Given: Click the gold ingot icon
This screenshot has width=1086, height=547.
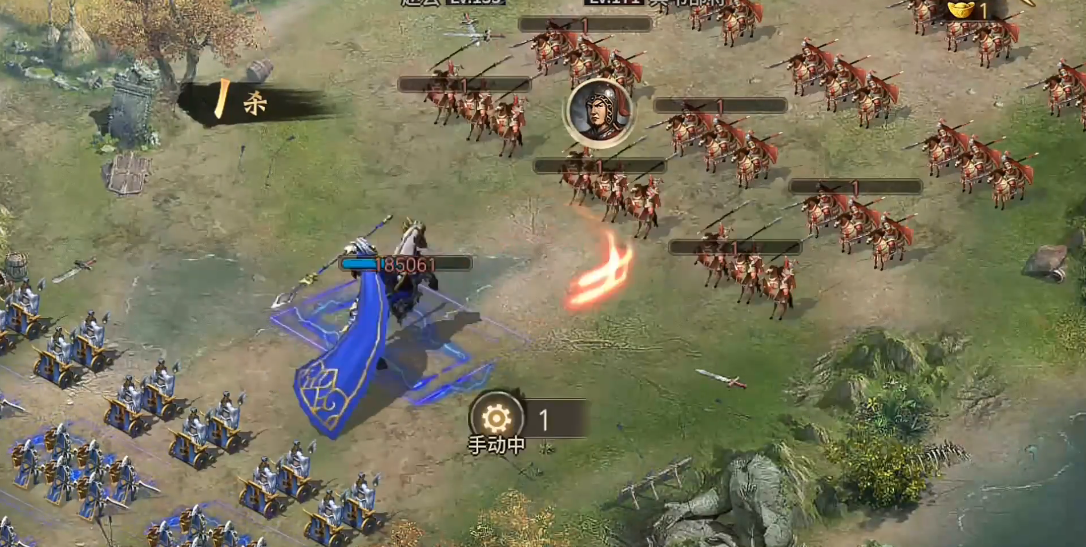Looking at the screenshot, I should pyautogui.click(x=960, y=9).
